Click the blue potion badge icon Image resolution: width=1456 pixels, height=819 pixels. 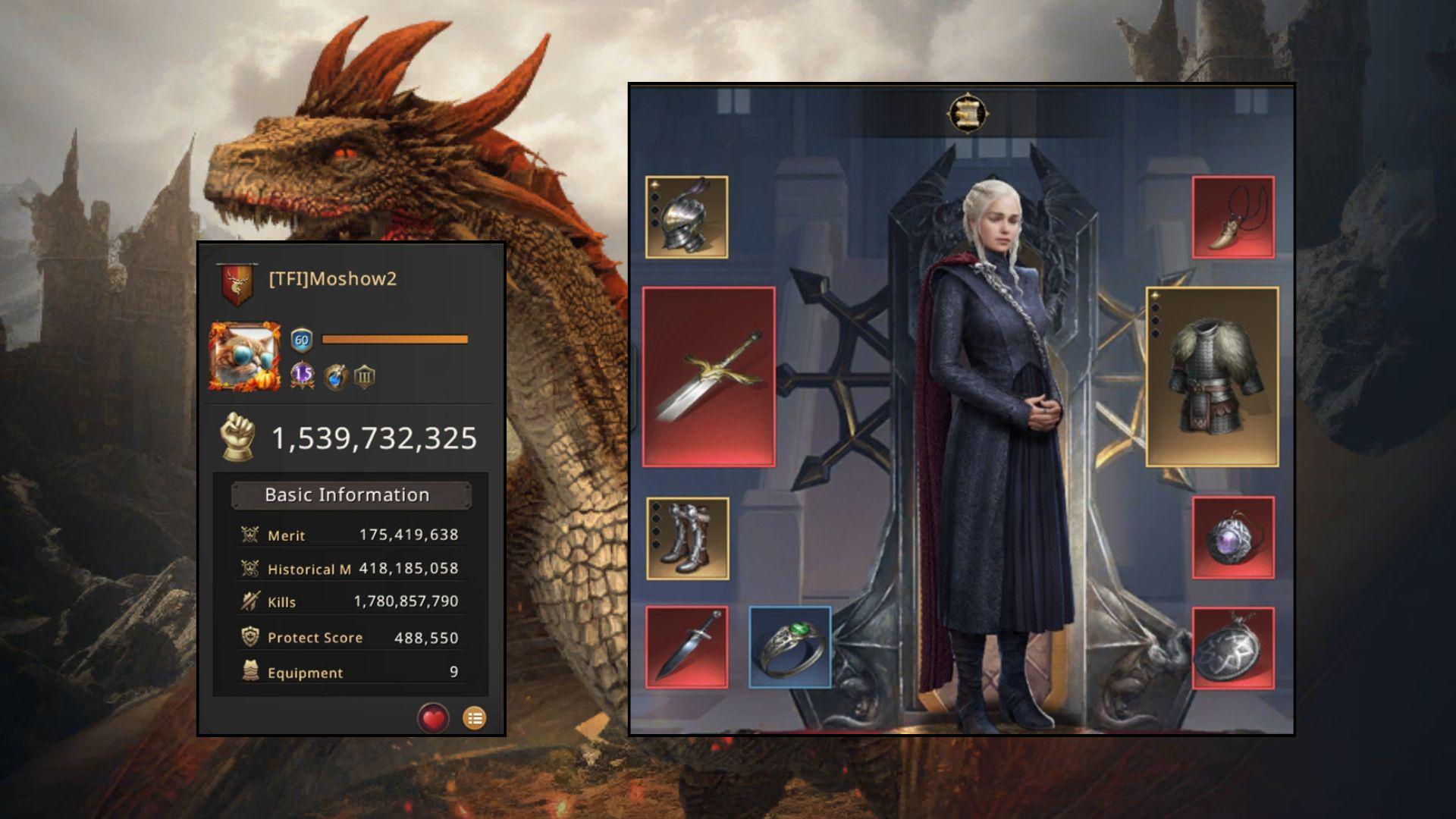pos(335,376)
